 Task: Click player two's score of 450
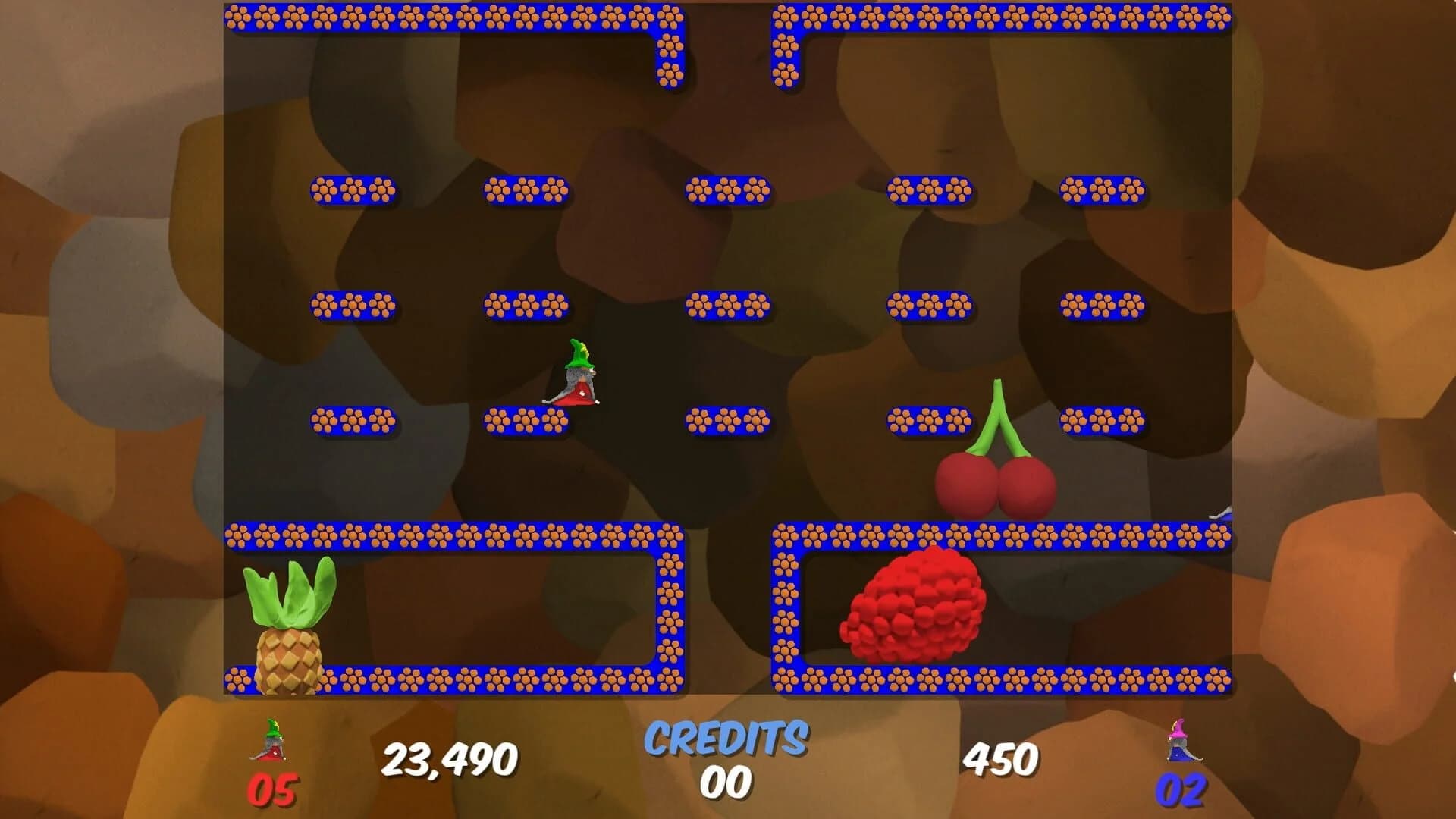point(1001,756)
